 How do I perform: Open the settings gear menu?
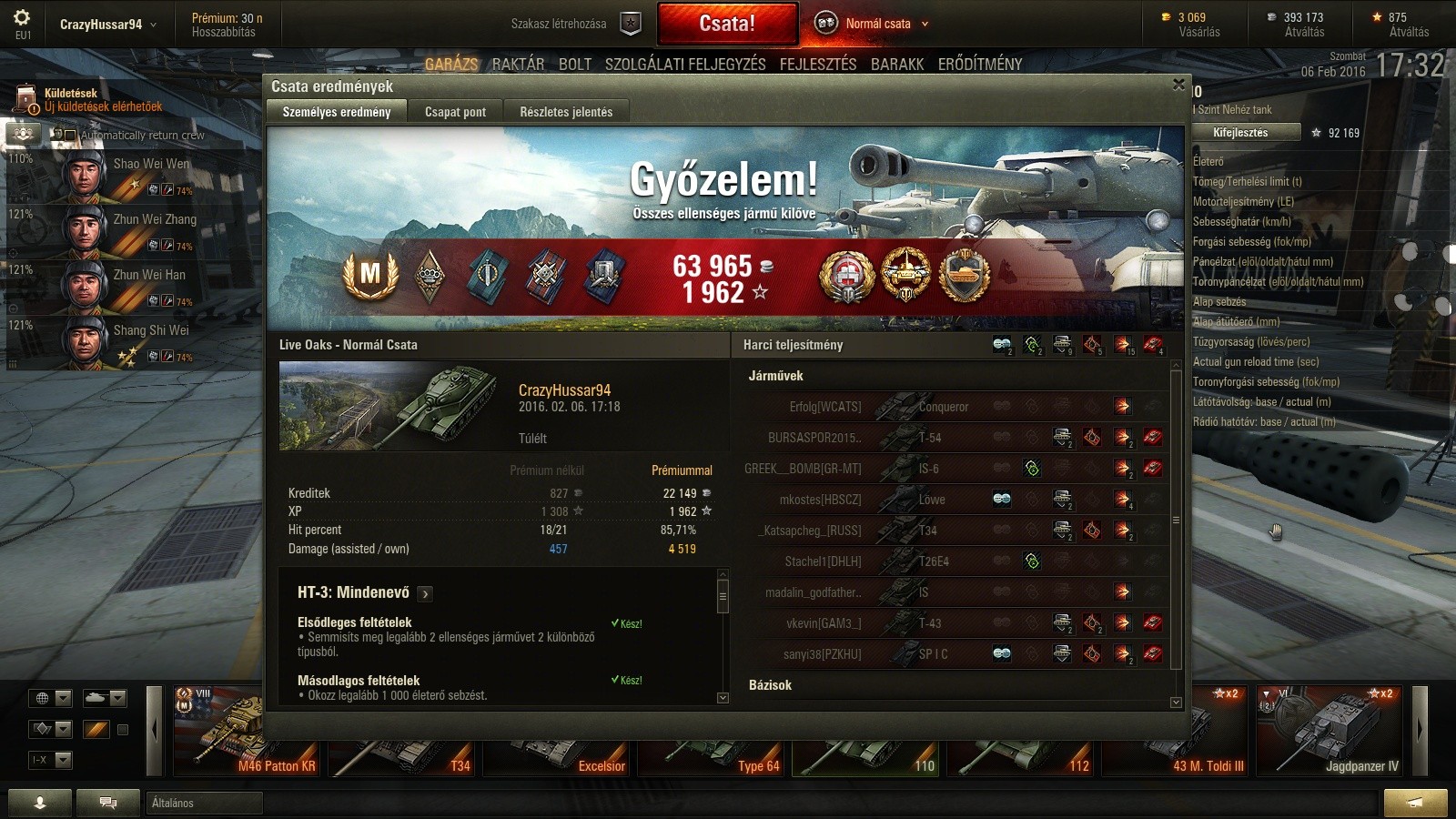22,18
